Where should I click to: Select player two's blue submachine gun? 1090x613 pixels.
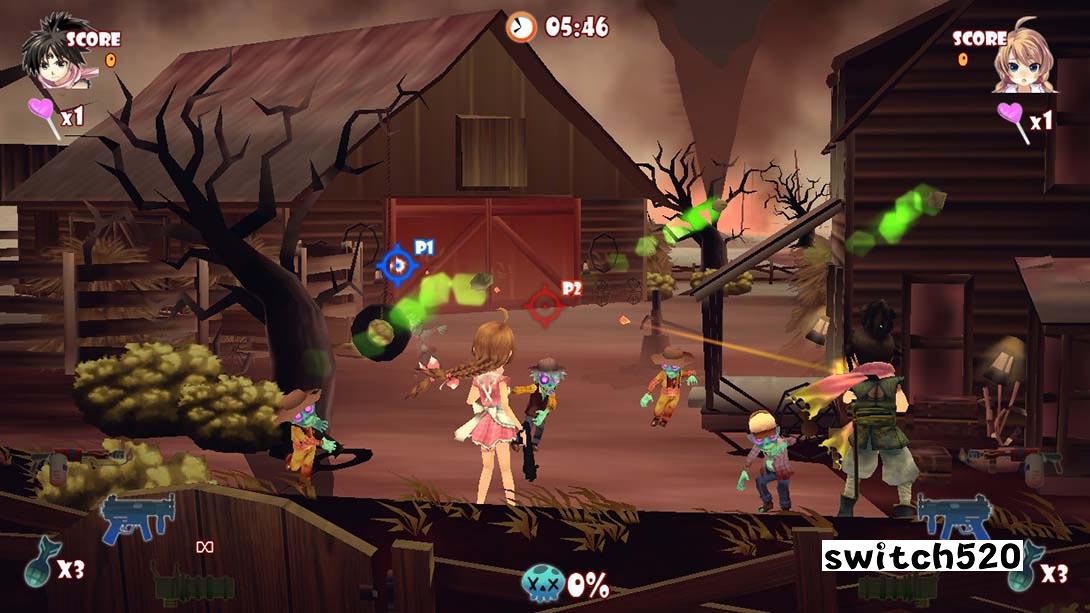pos(954,518)
